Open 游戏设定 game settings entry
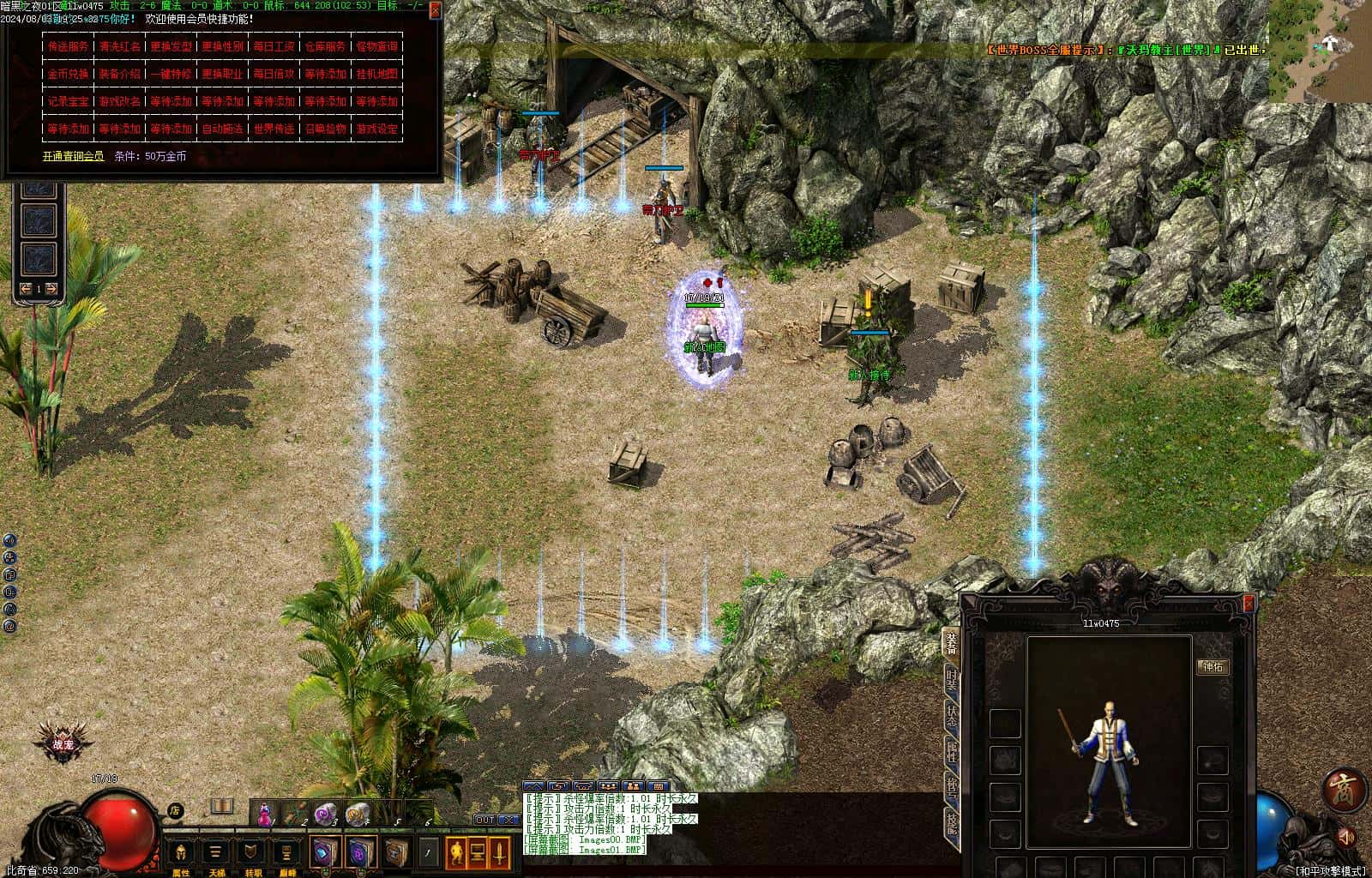 tap(376, 129)
